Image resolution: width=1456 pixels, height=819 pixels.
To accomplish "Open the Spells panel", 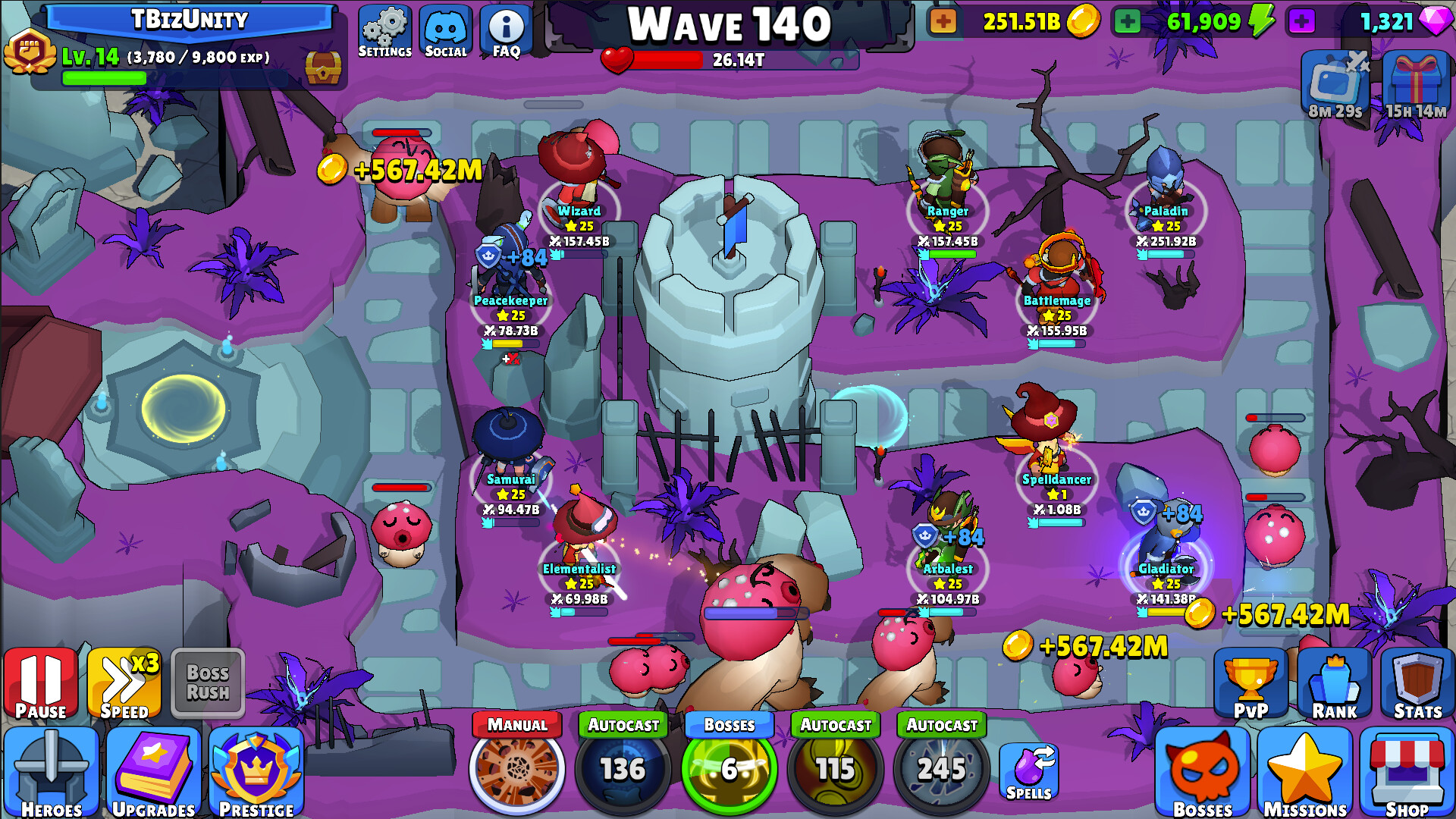I will point(1029,770).
